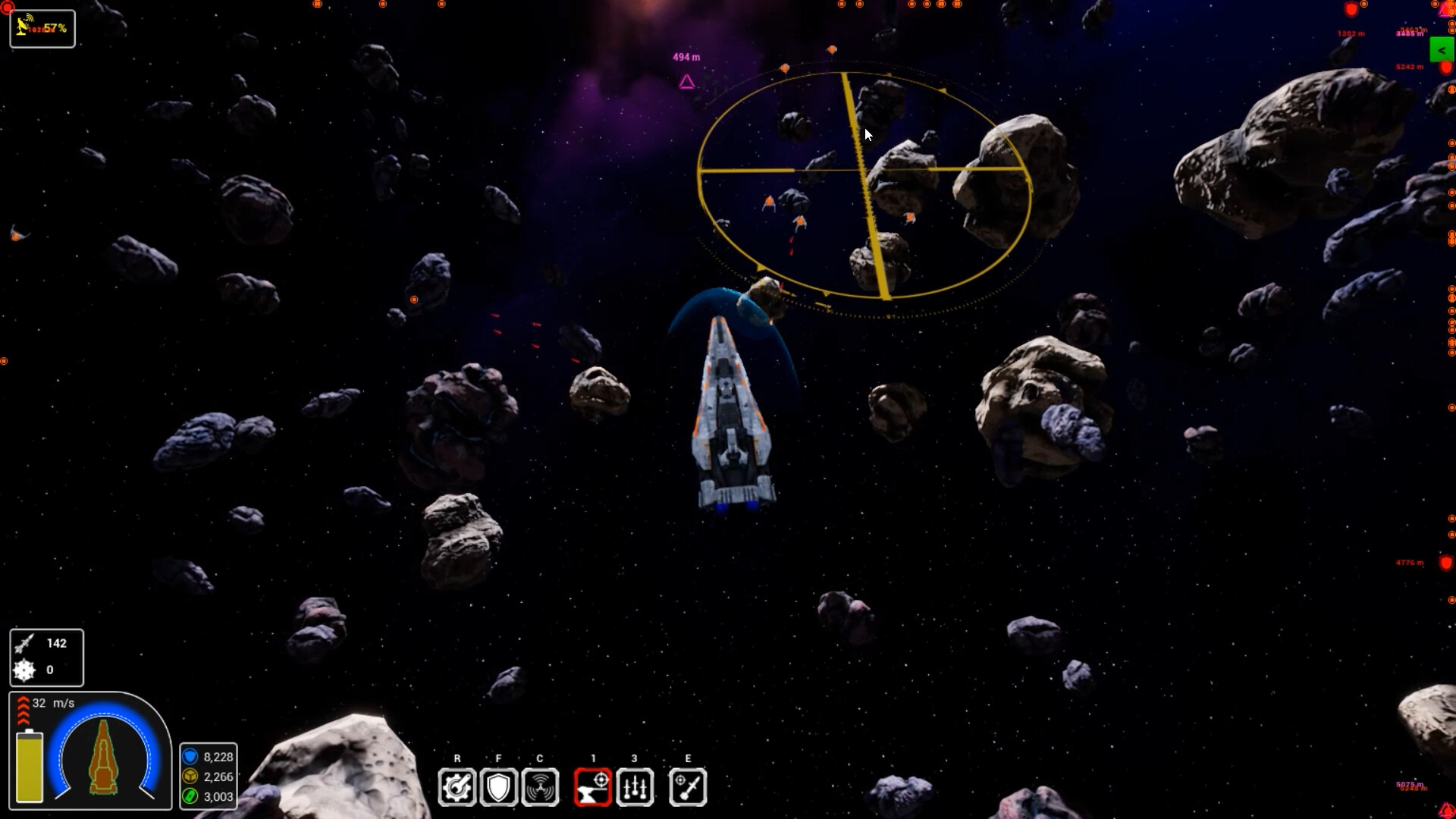Activate the Shield module (F)

pos(499,786)
